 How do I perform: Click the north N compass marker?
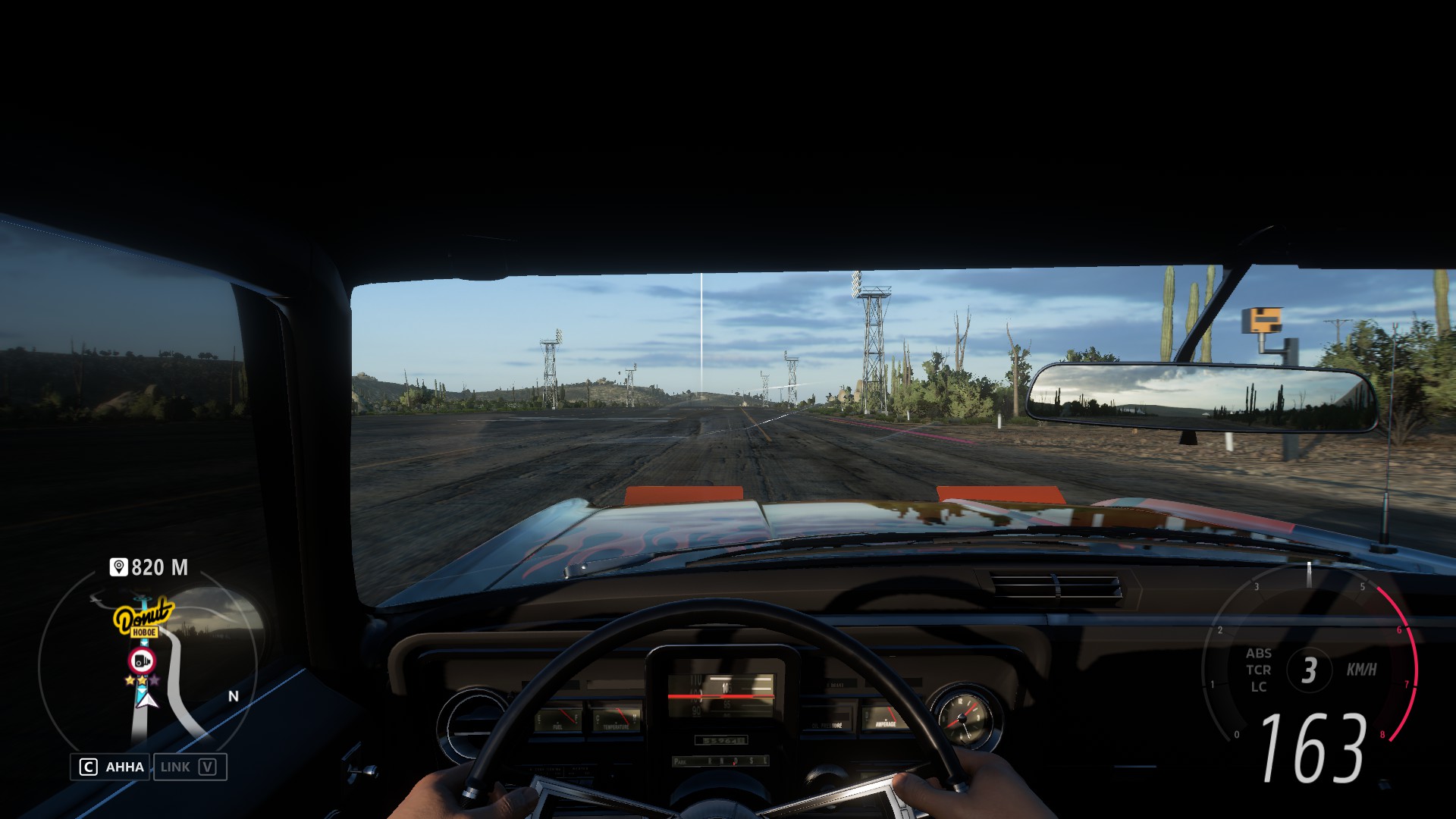pos(234,696)
